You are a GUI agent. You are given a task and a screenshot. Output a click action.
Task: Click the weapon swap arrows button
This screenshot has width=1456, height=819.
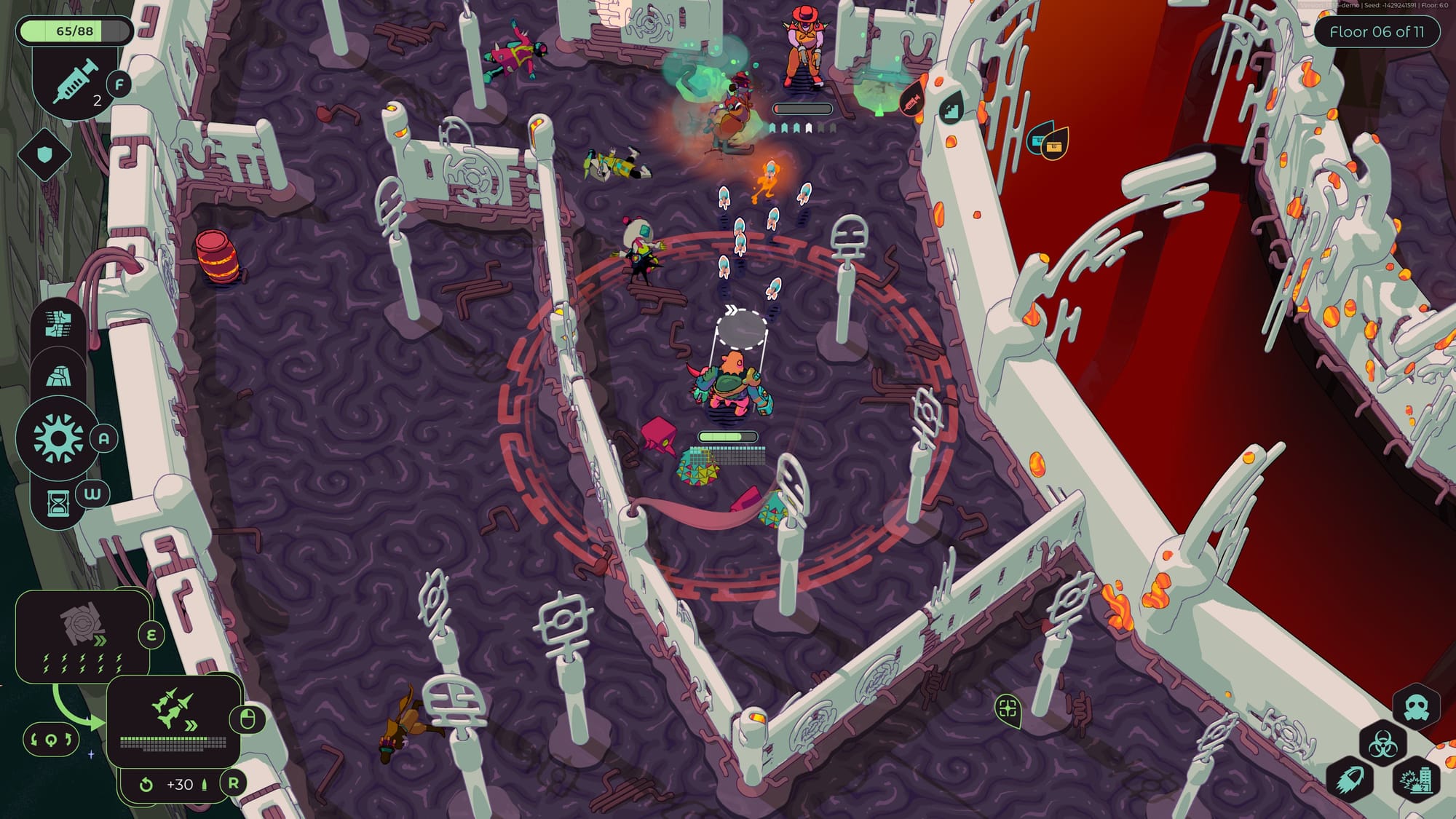pos(50,740)
